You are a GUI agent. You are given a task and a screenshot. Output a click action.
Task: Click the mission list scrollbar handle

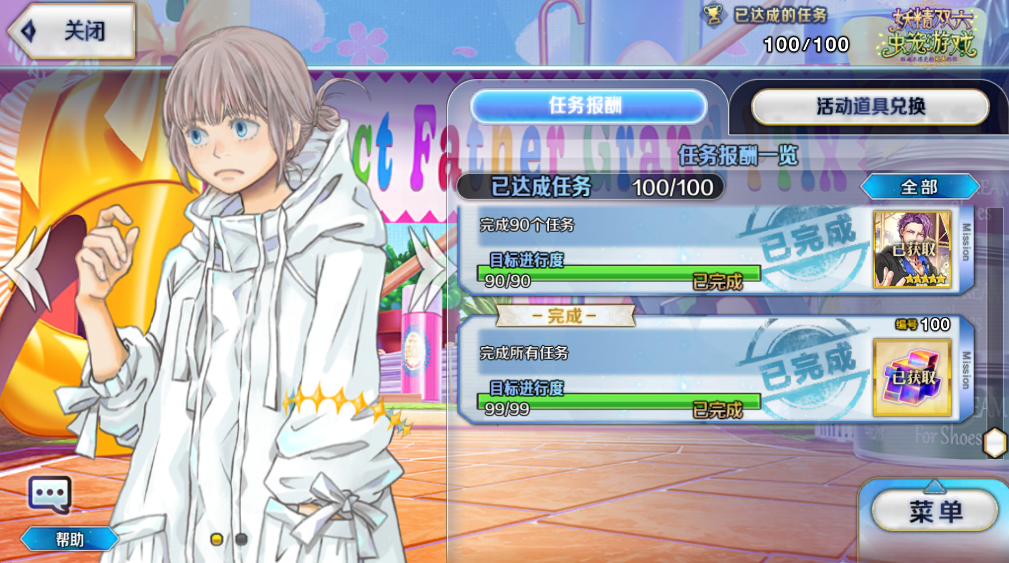994,442
